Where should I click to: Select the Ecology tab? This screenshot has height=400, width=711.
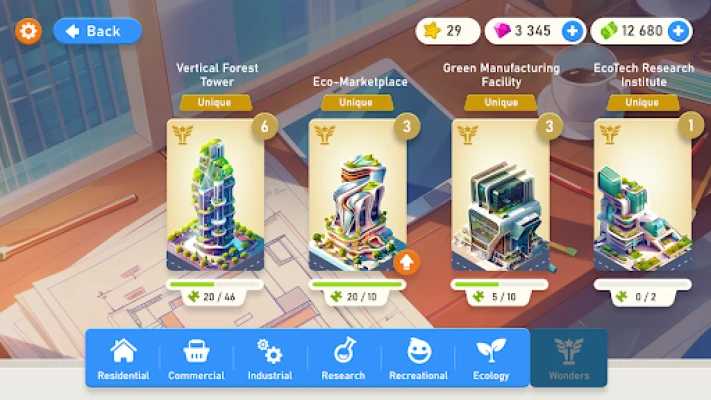click(492, 359)
